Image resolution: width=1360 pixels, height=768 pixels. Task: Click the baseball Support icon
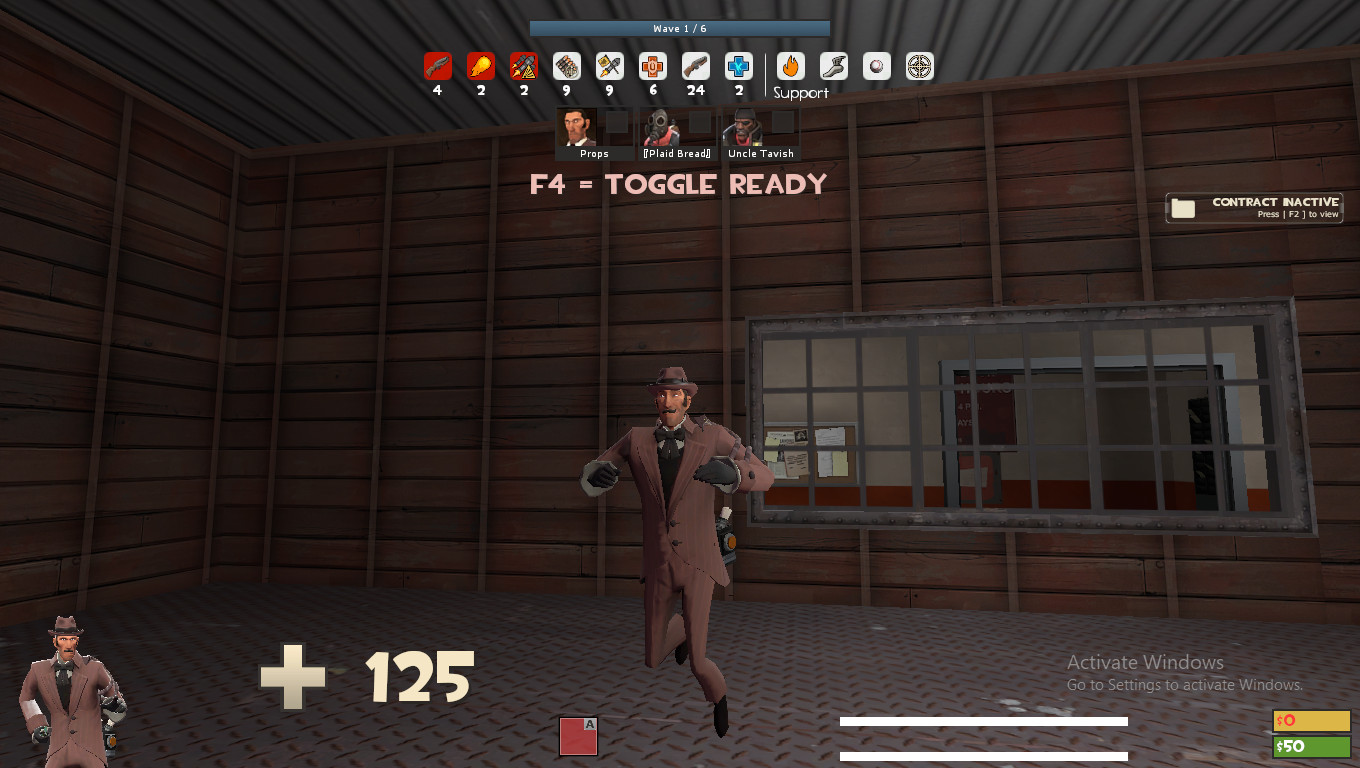coord(875,65)
